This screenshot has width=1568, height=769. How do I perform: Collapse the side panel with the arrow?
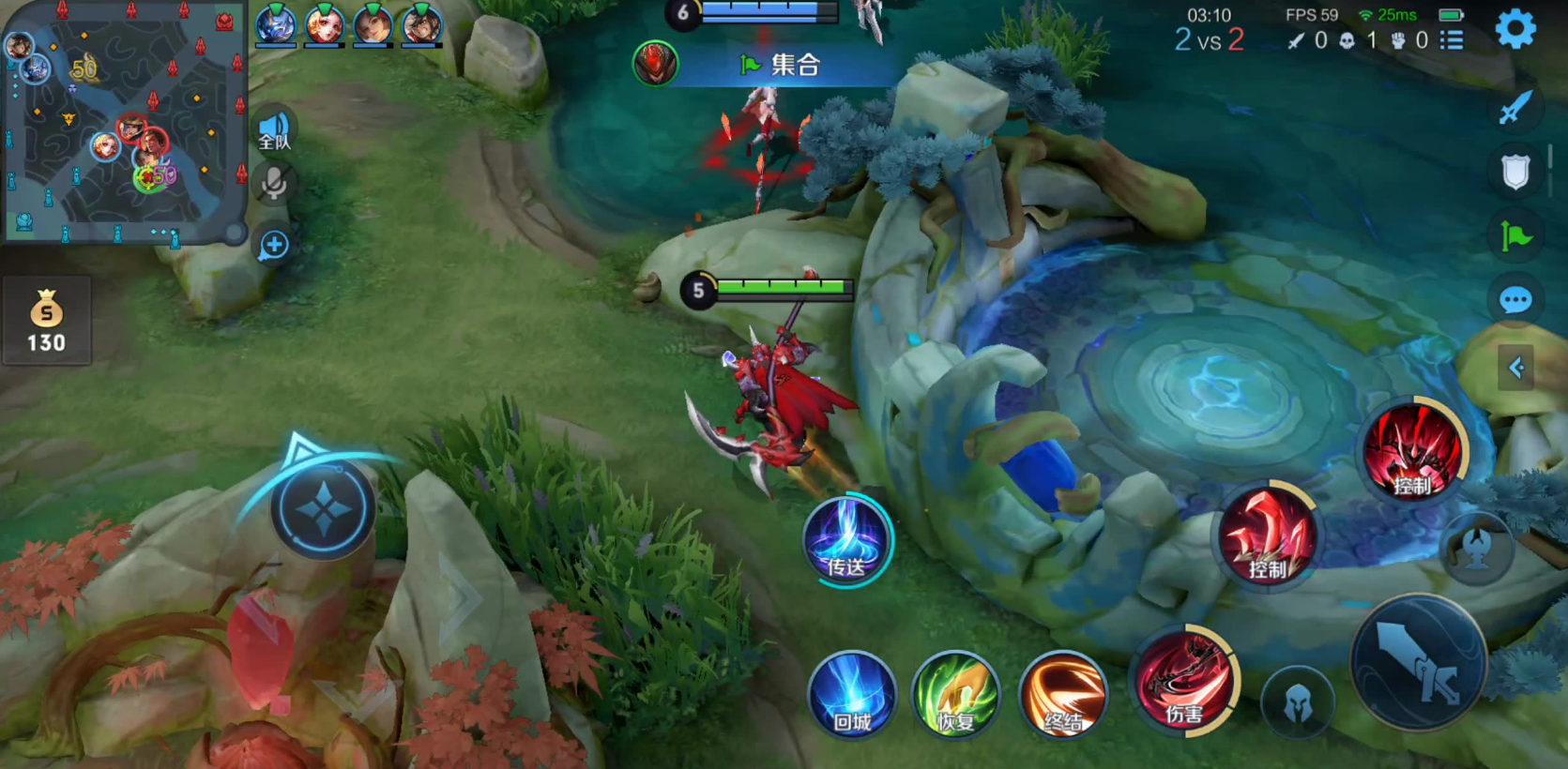[x=1515, y=368]
